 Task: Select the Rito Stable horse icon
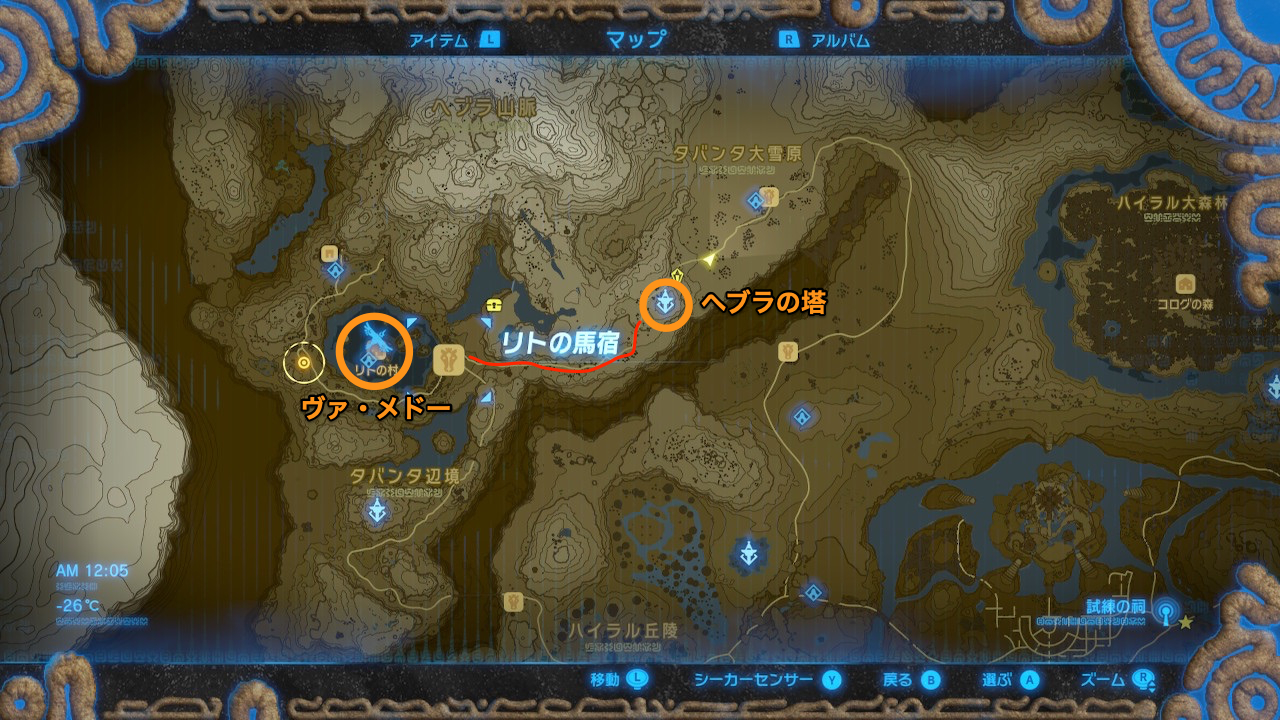click(448, 357)
